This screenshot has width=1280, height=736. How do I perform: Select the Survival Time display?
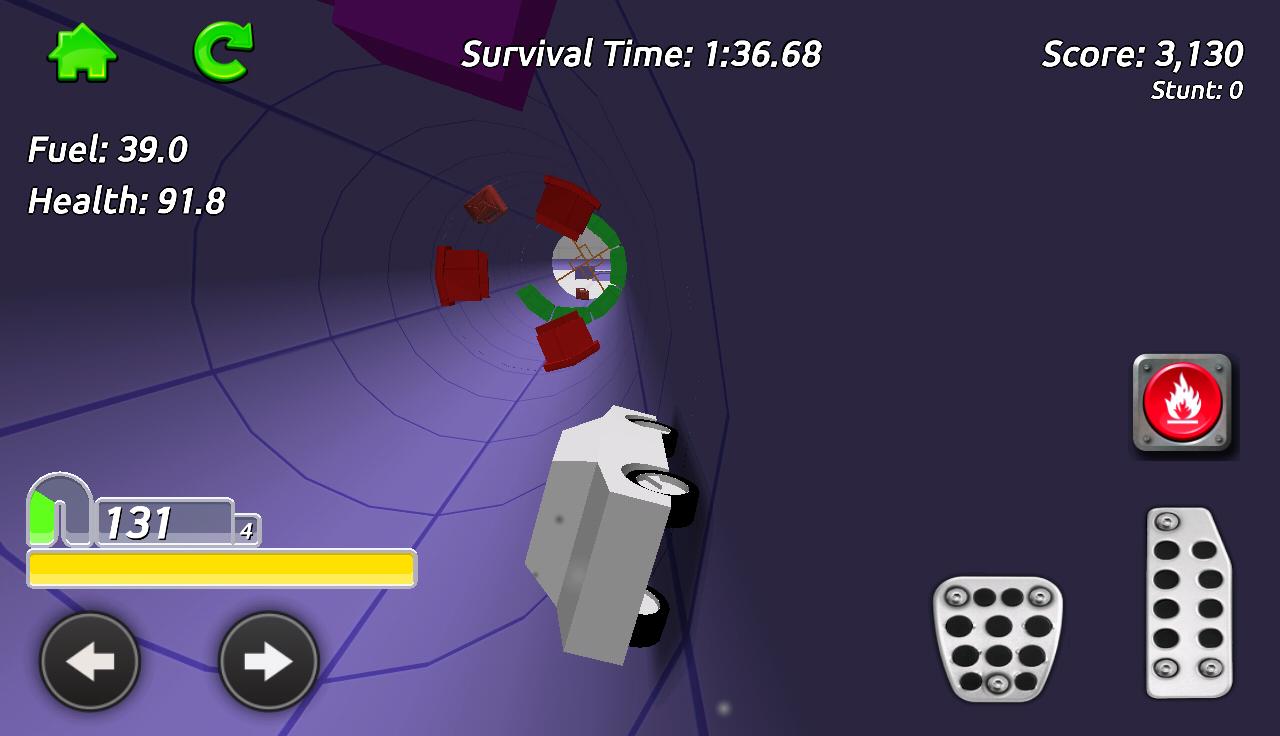[x=640, y=56]
